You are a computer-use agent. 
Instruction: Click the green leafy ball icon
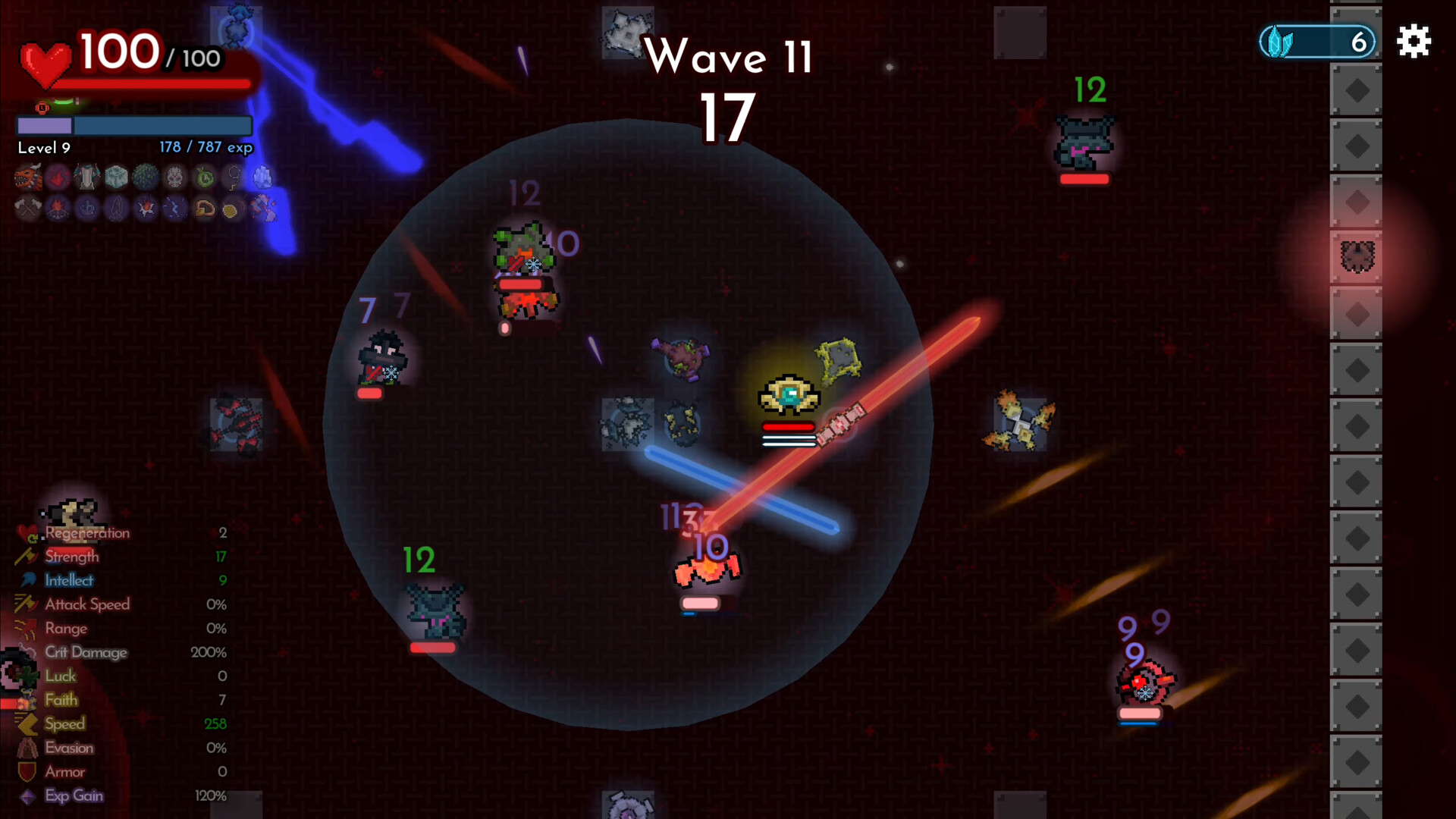[x=146, y=177]
